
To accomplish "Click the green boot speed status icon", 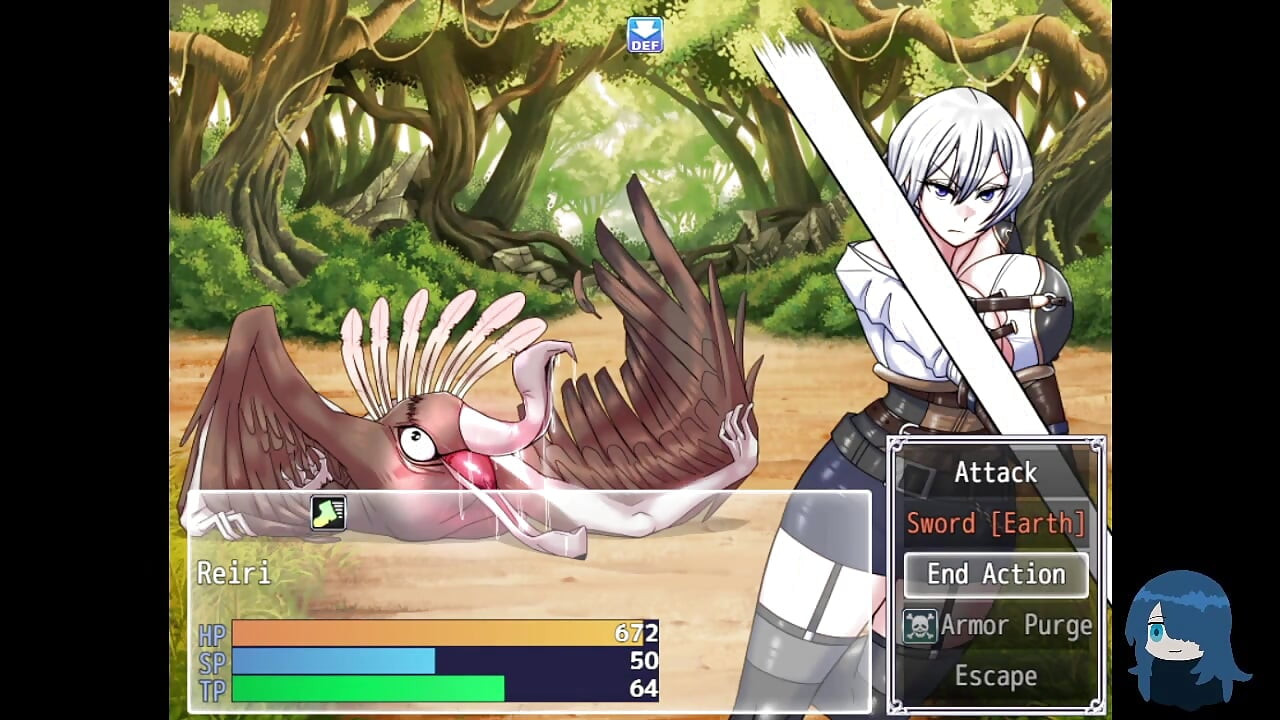I will 330,512.
